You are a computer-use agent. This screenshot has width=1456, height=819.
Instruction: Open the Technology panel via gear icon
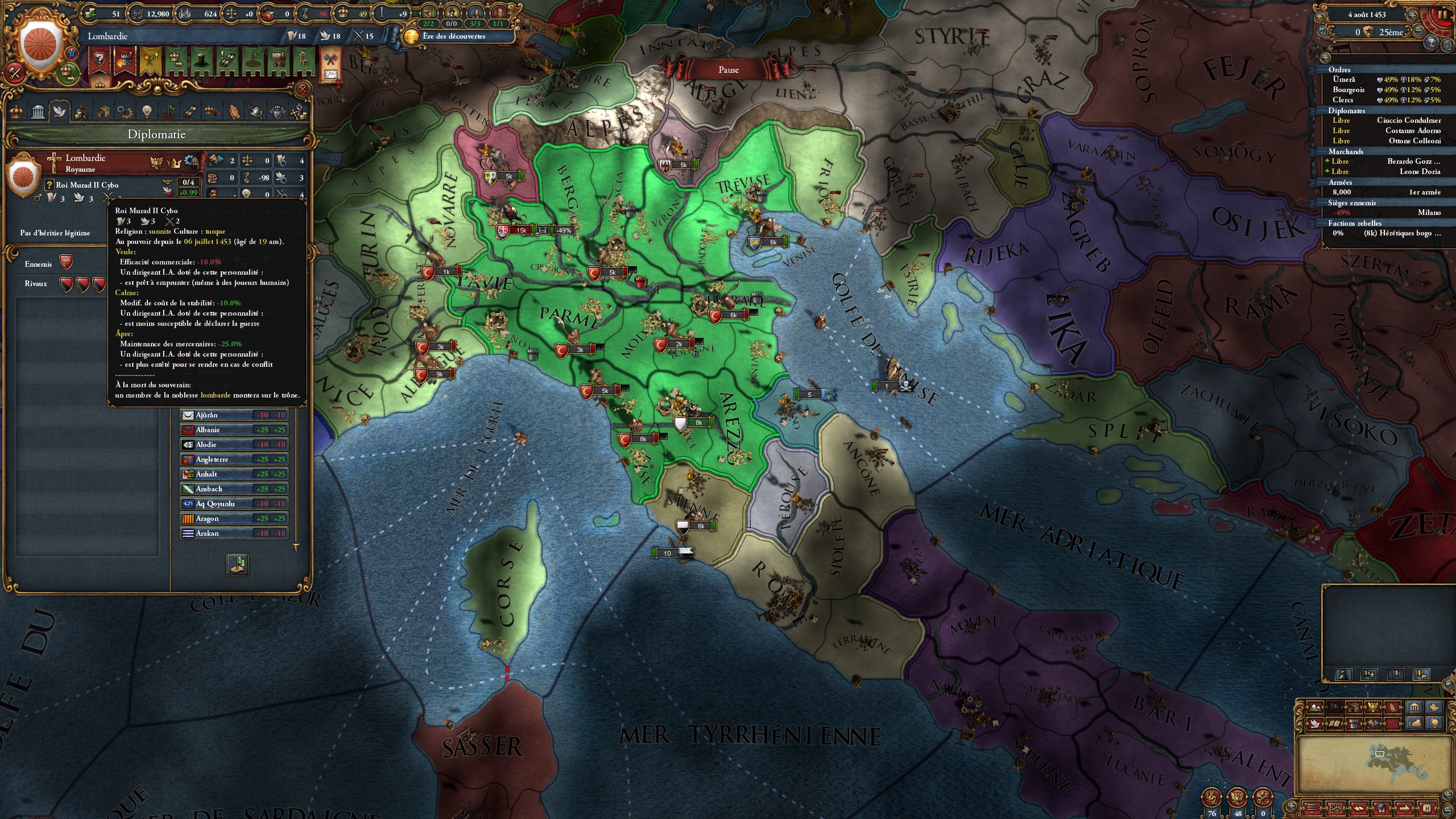[x=125, y=113]
